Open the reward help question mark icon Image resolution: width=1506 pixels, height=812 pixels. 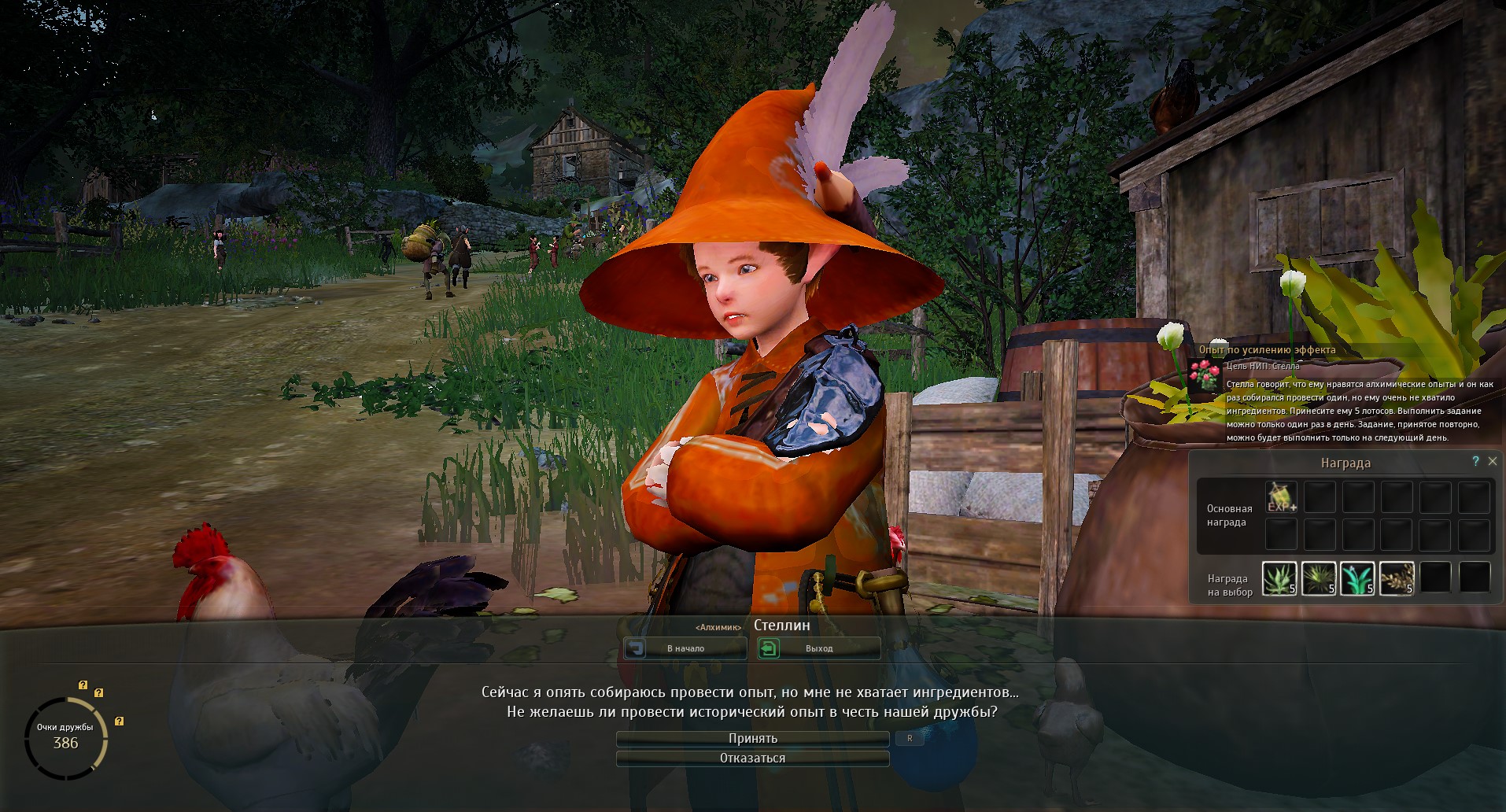1476,462
